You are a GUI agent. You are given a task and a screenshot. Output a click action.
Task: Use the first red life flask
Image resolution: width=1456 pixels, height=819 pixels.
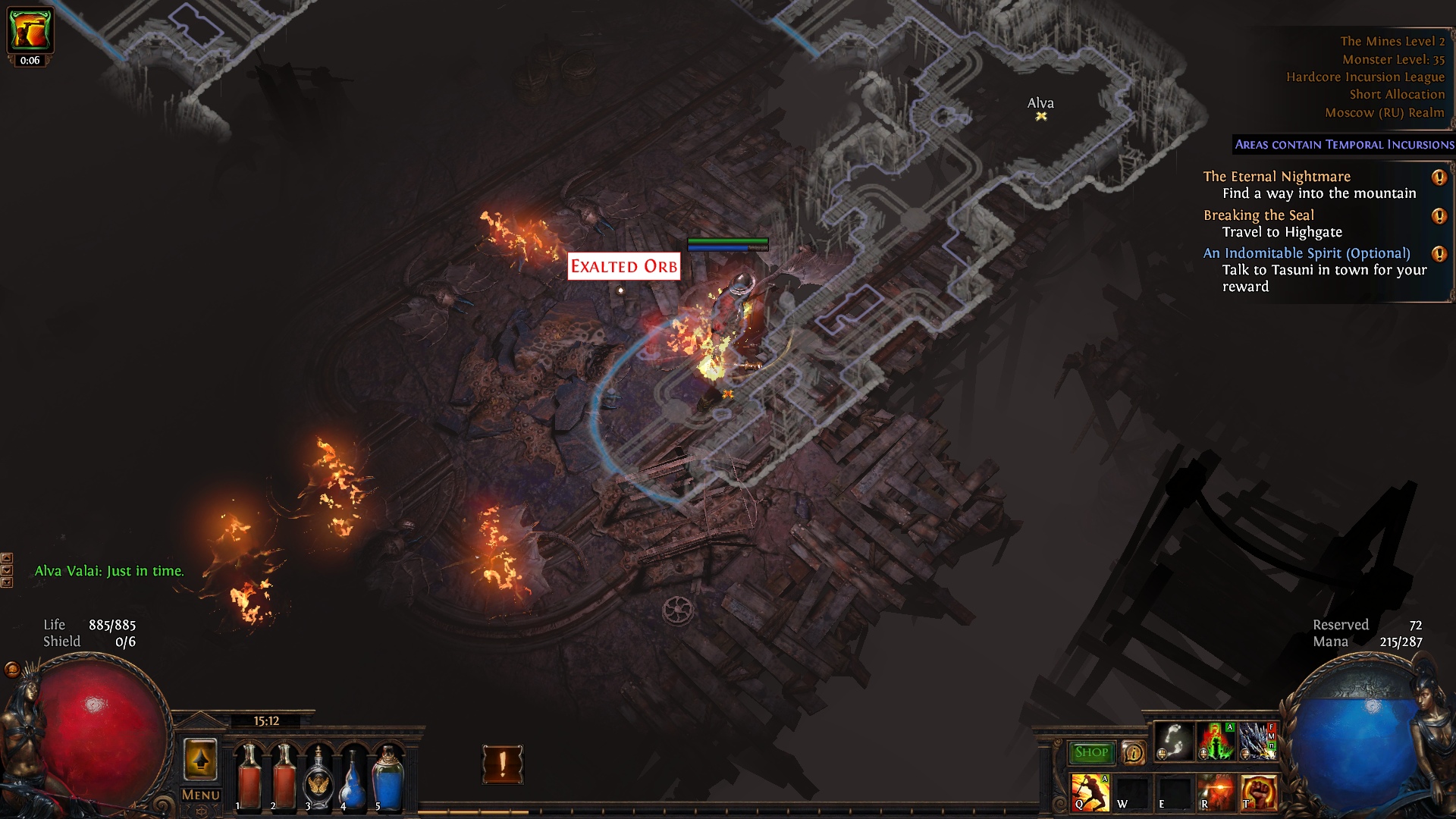pos(249,777)
